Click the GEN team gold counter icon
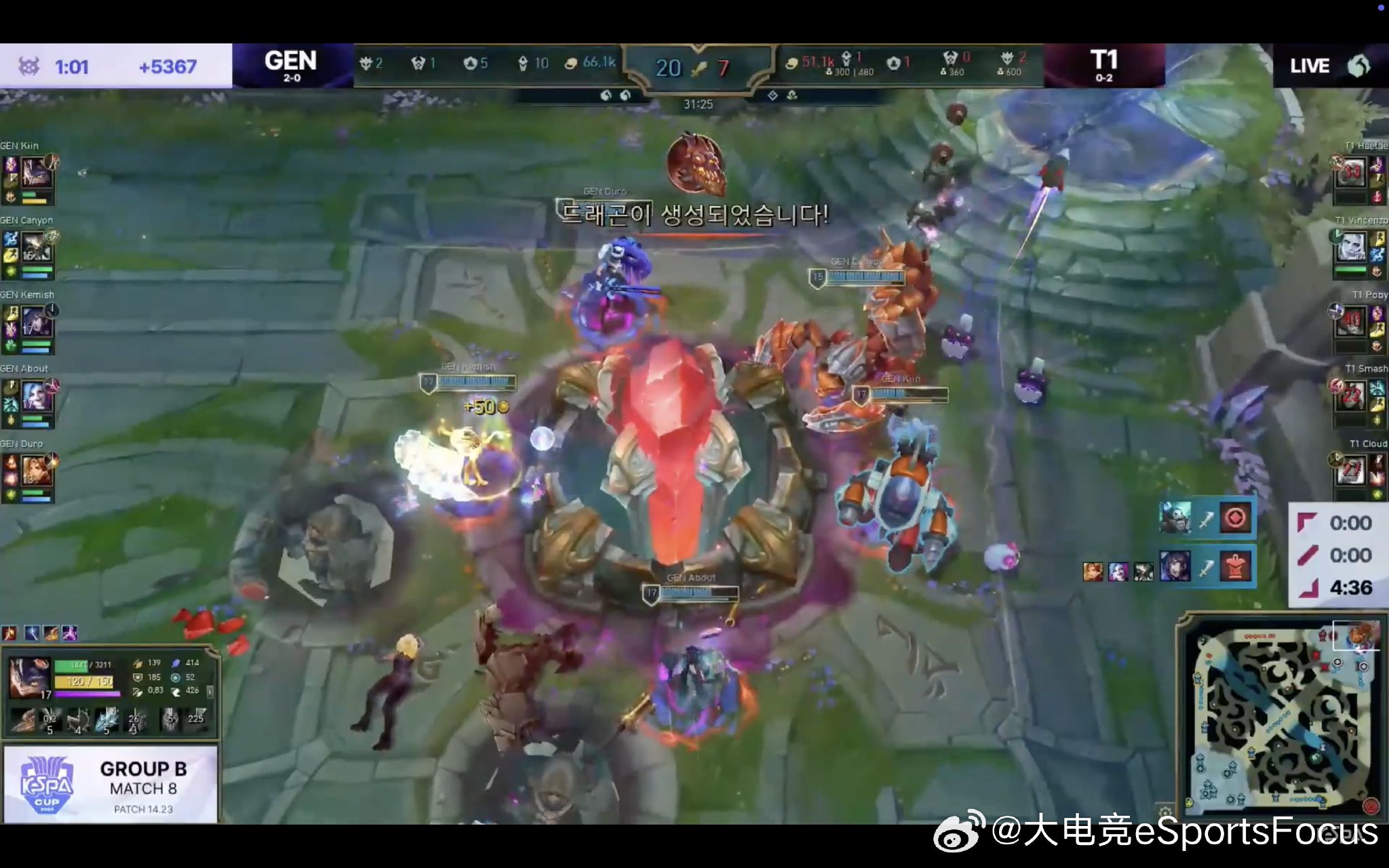The width and height of the screenshot is (1389, 868). pos(572,61)
